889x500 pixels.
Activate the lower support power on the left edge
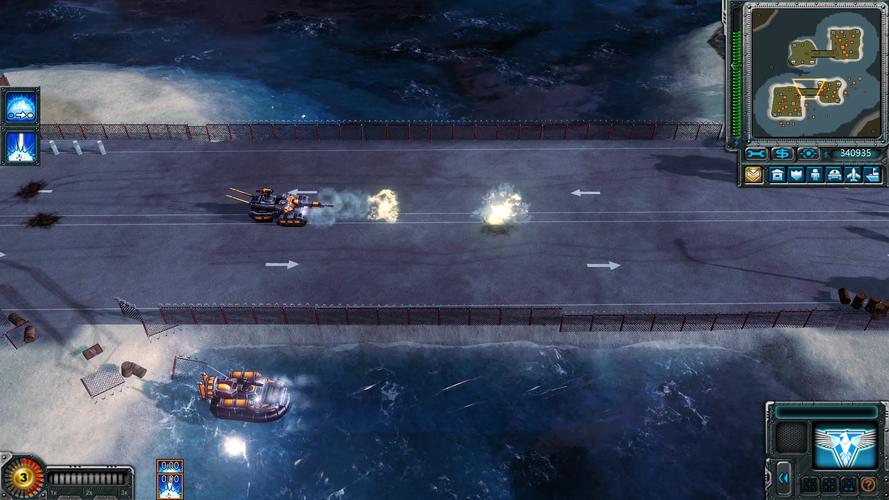tap(21, 146)
